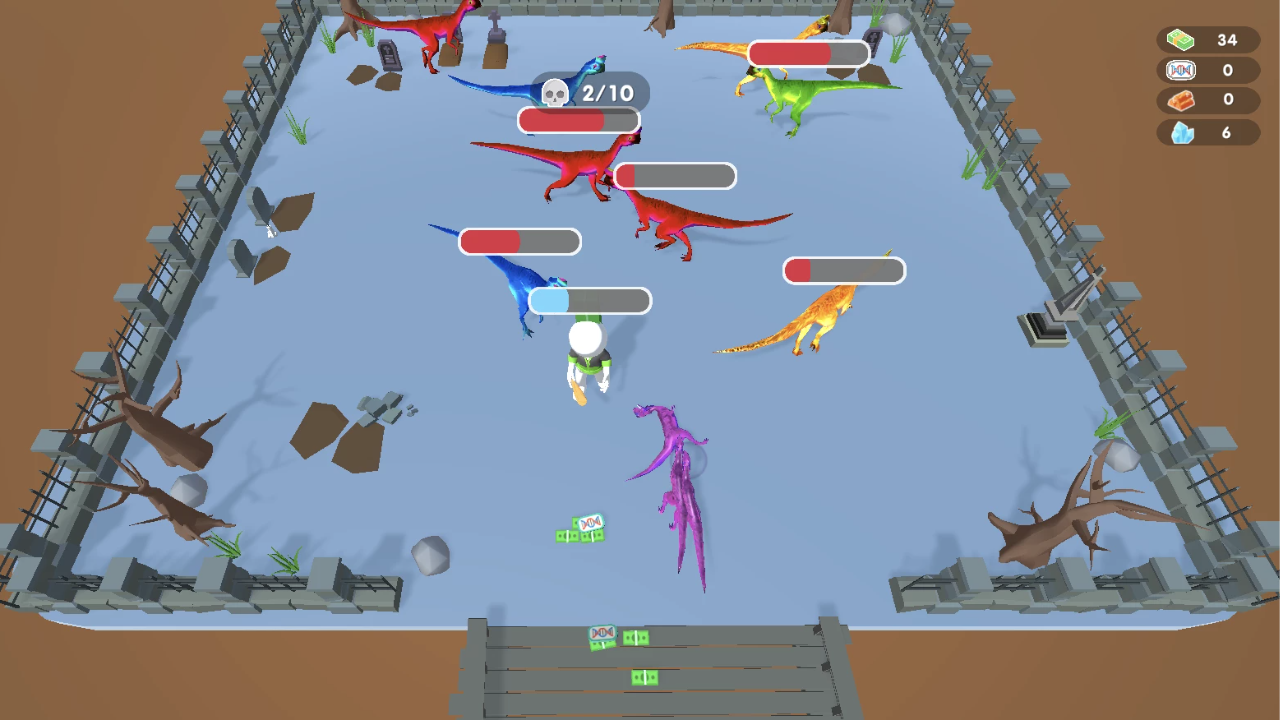Click the health bar of the green dinosaur

point(808,53)
